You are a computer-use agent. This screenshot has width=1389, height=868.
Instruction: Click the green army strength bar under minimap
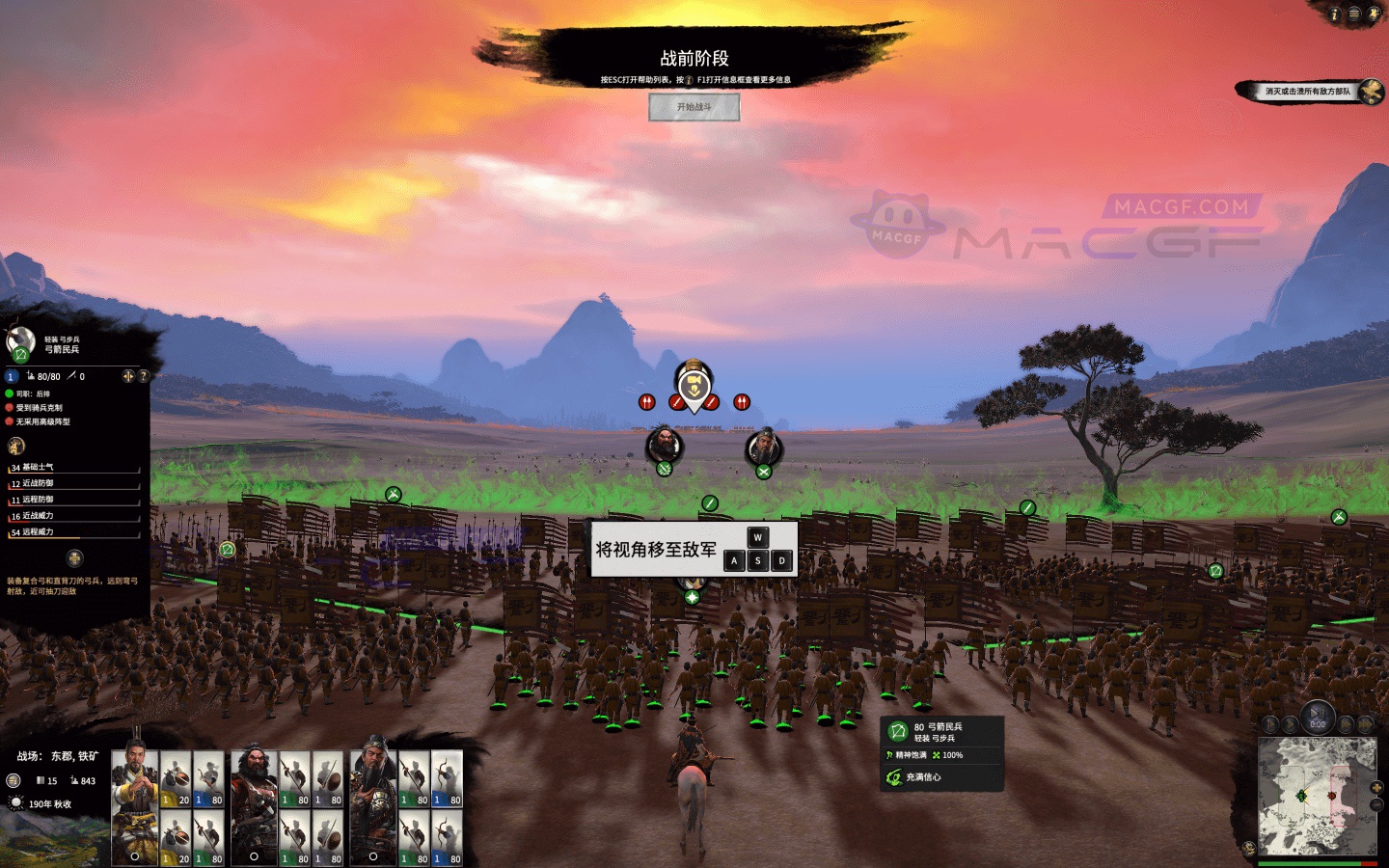1309,863
